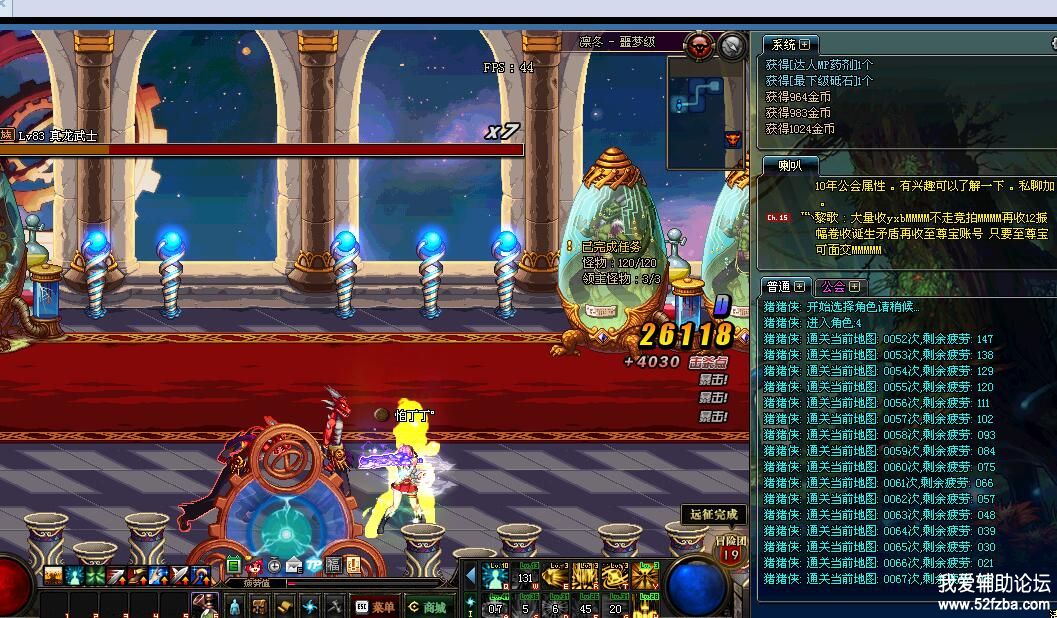1057x618 pixels.
Task: Open the 公会 guild chat tab
Action: pos(835,287)
